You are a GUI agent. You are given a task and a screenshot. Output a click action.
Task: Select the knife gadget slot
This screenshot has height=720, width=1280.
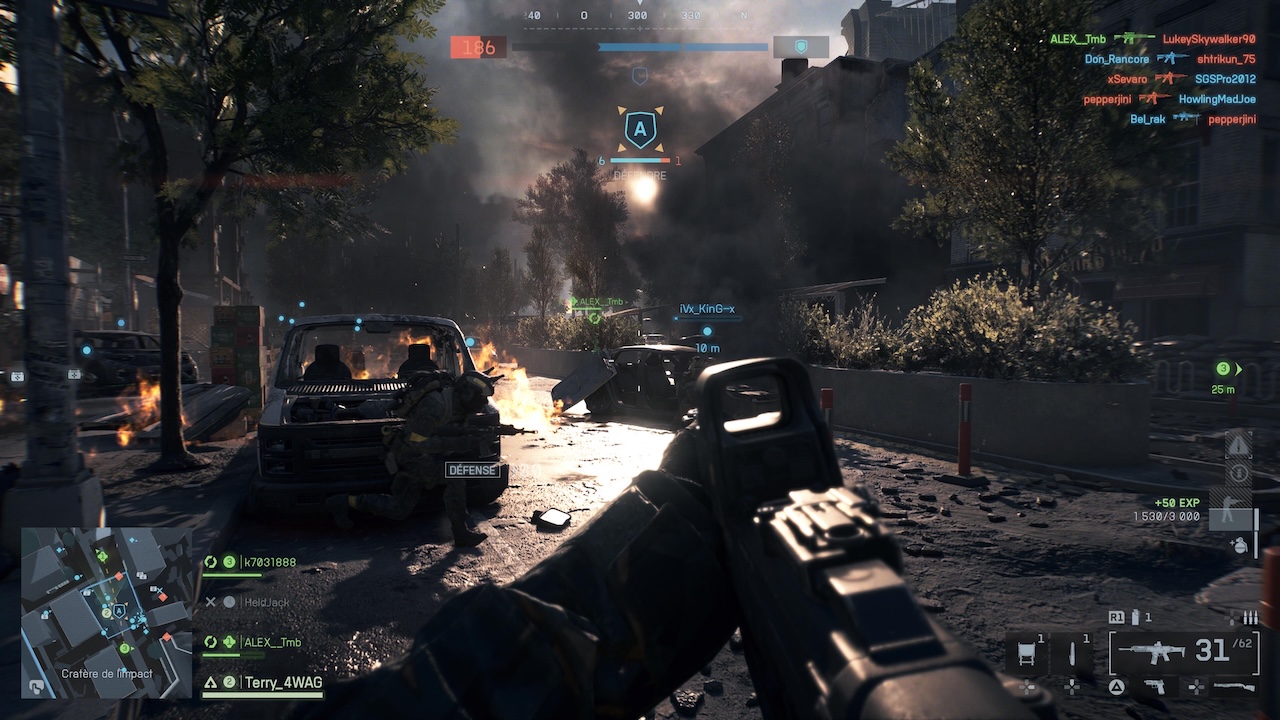pos(1072,654)
